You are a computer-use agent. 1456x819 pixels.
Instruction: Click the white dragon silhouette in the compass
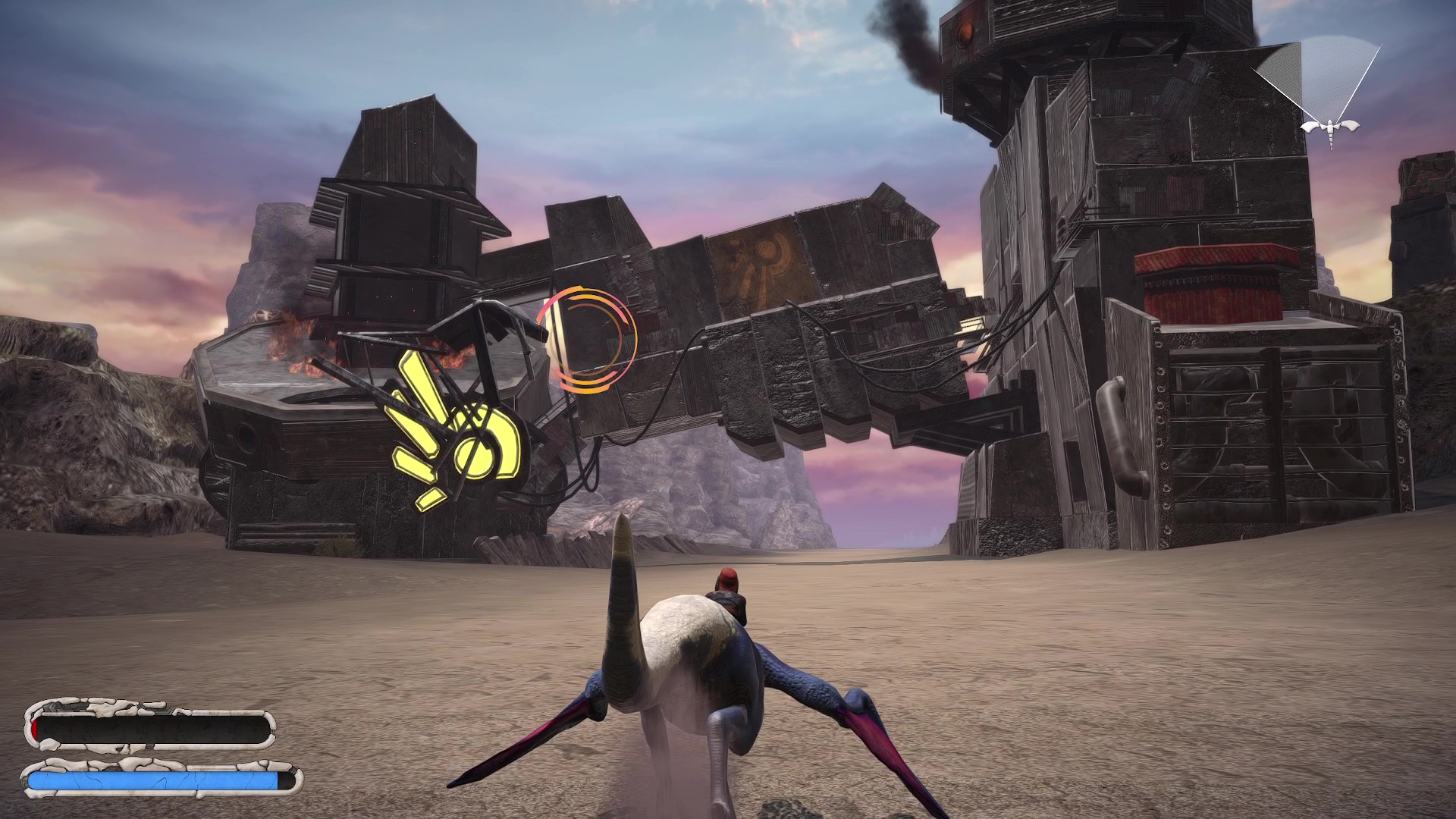coord(1329,129)
